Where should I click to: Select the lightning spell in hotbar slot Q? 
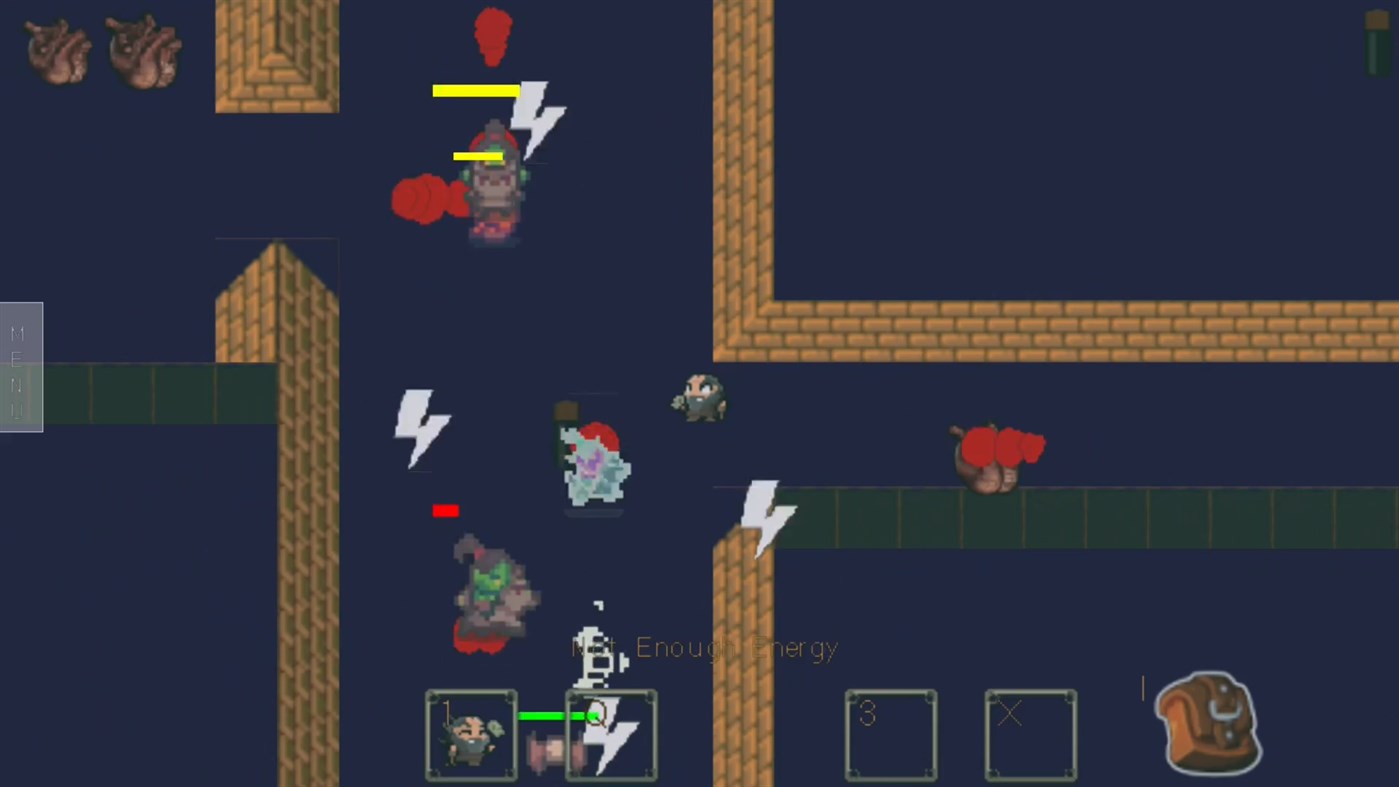click(611, 735)
